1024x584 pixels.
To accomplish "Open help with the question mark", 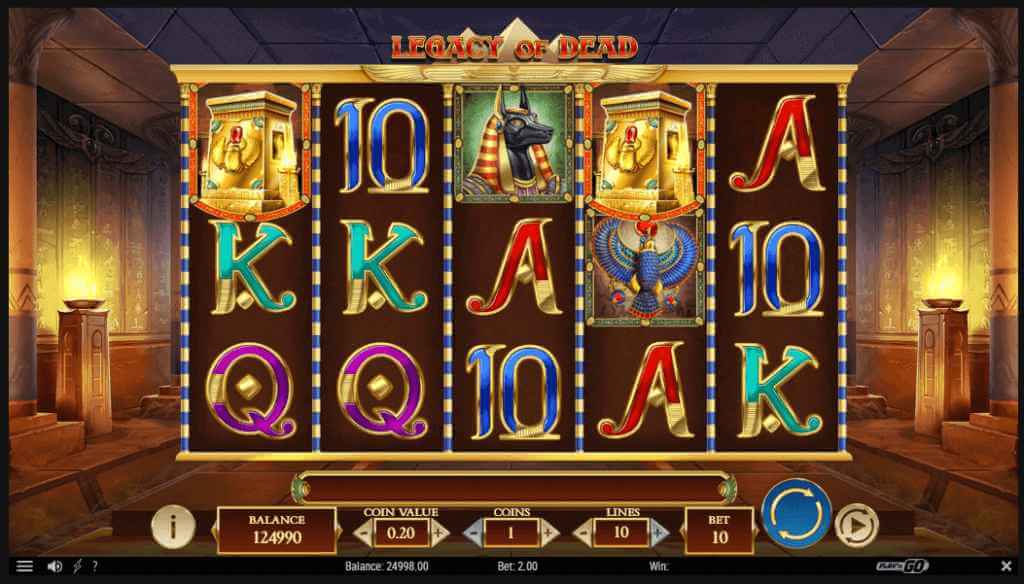I will (95, 567).
